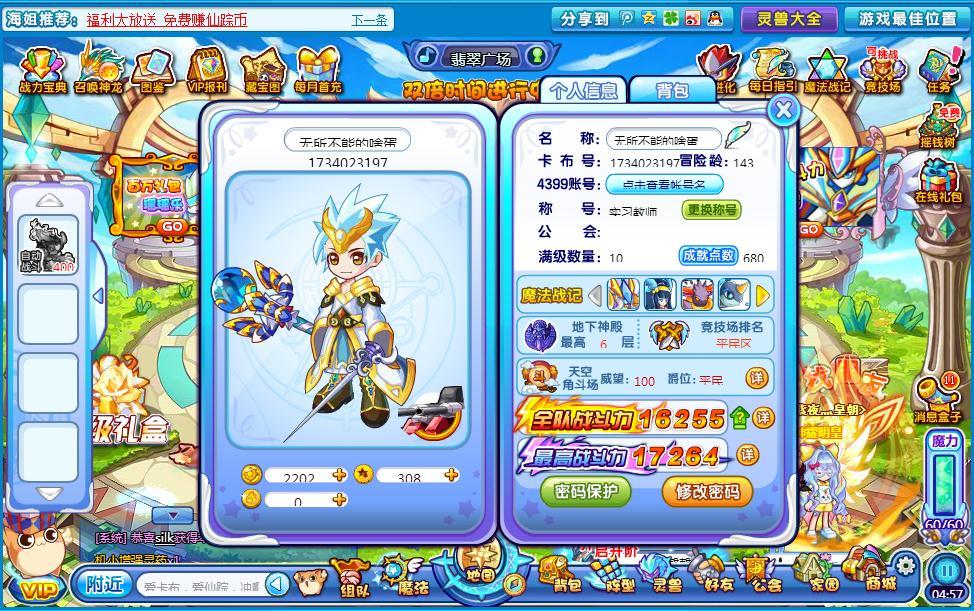This screenshot has height=611, width=974.
Task: Open the 灵兽大全 spirit beast guide
Action: (x=789, y=18)
